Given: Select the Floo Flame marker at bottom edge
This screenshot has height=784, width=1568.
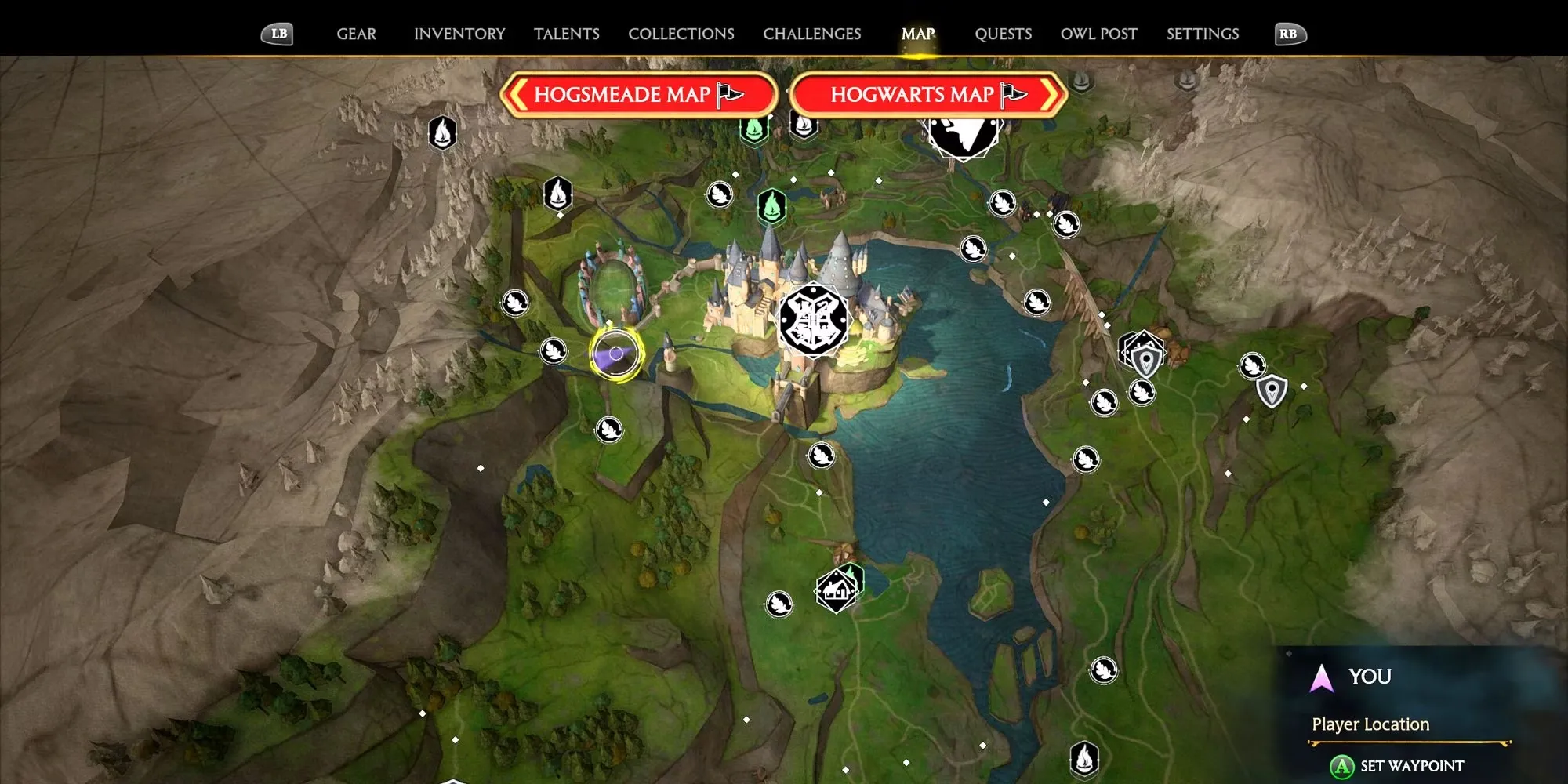Looking at the screenshot, I should (1084, 758).
